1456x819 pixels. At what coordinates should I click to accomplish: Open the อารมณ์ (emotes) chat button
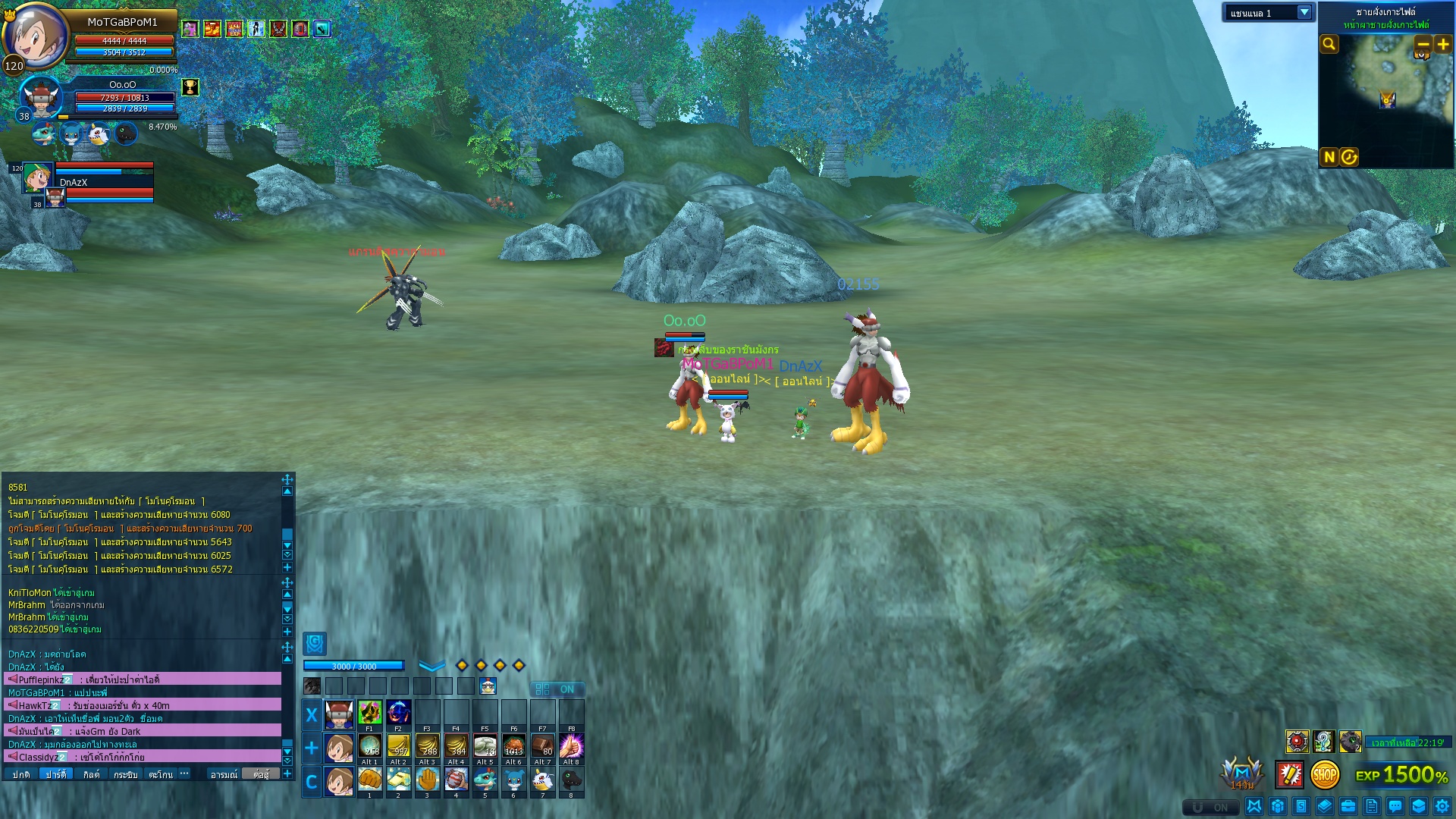[224, 774]
